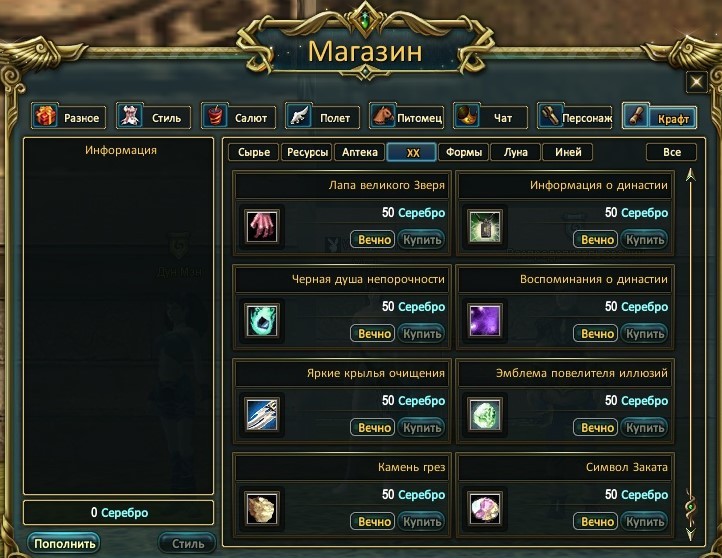722x558 pixels.
Task: Select the Ресурсы subcategory
Action: pyautogui.click(x=306, y=153)
